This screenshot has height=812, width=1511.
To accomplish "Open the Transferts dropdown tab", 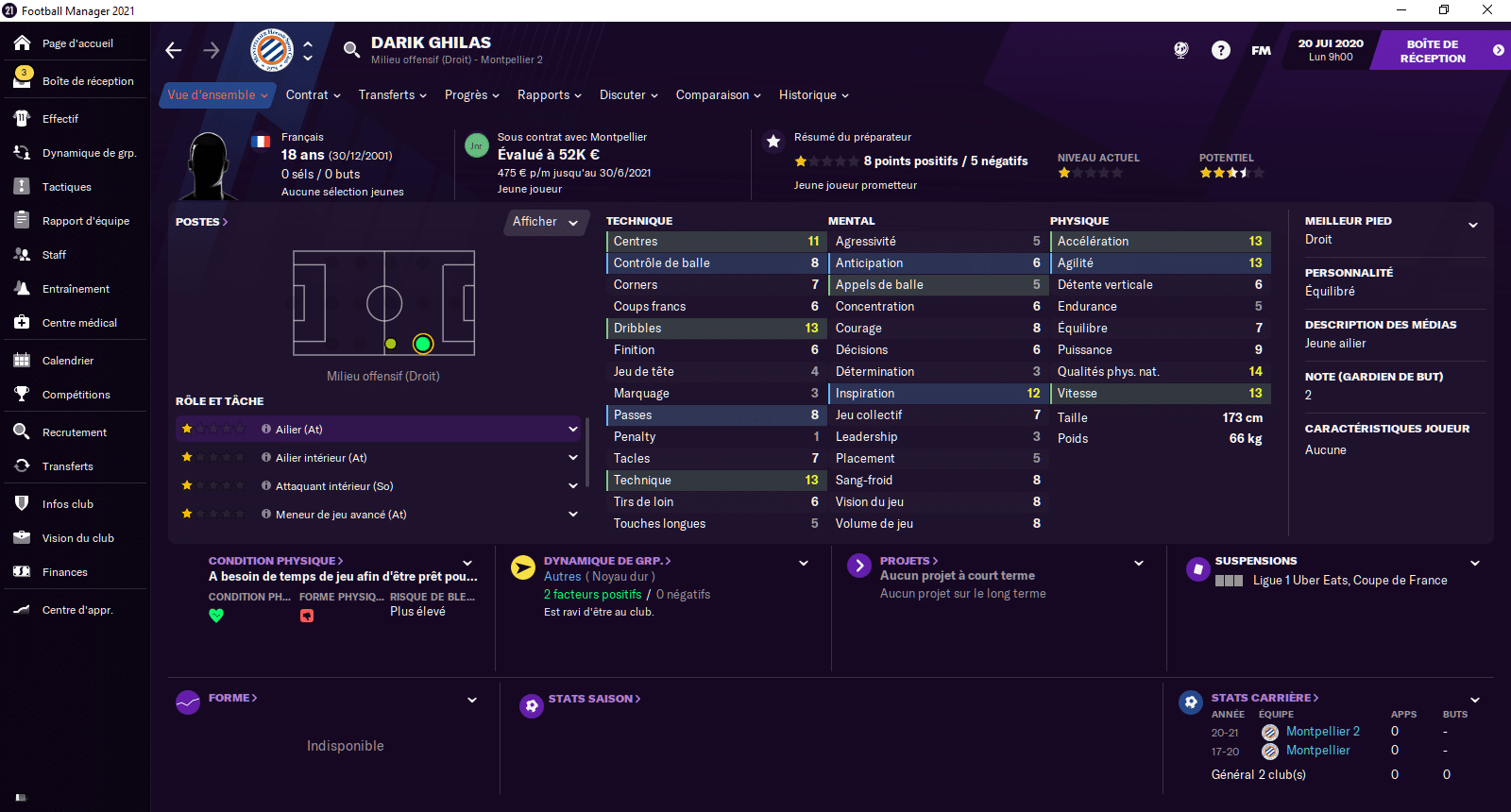I will (x=392, y=95).
